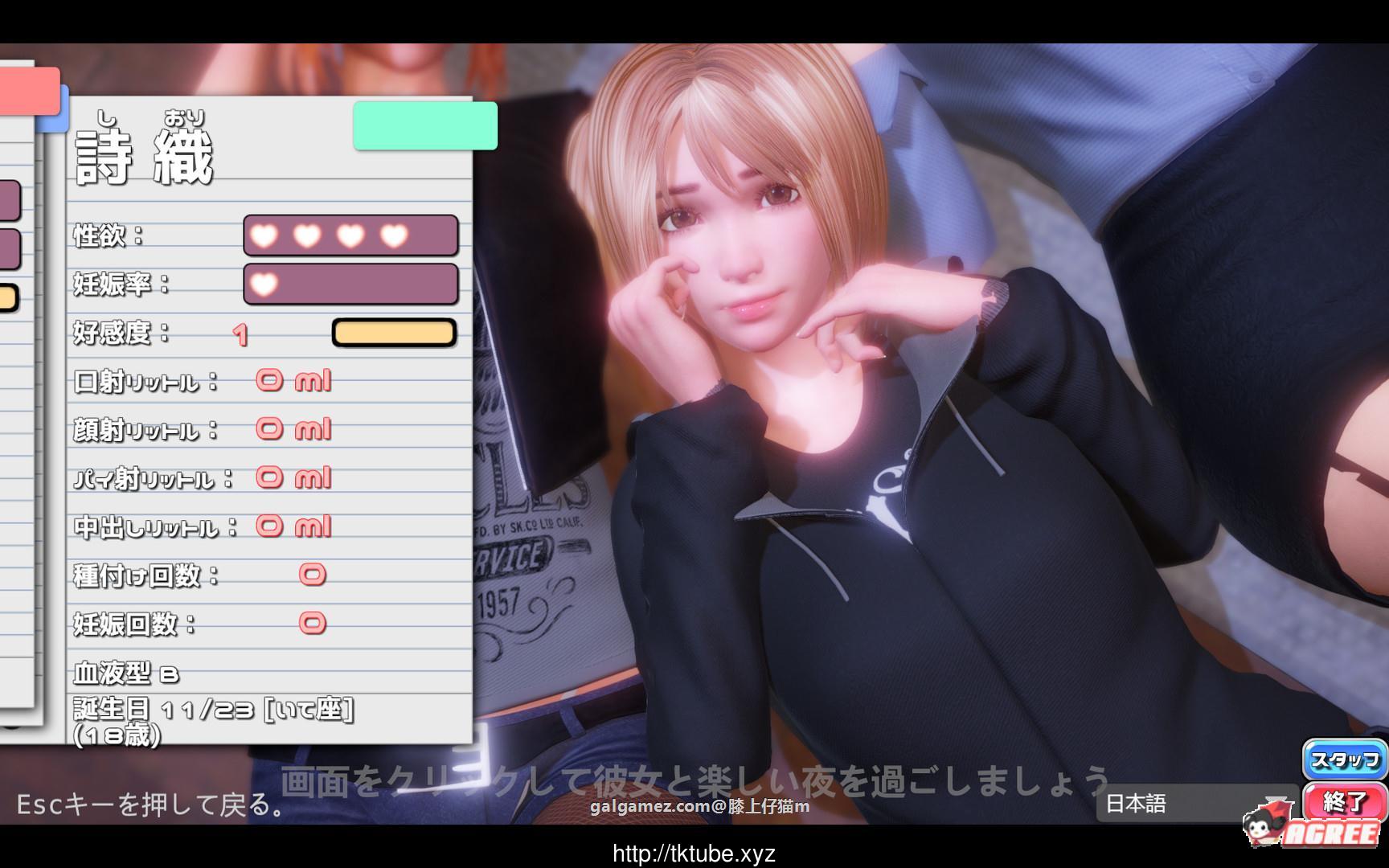
Task: Click the second heart in the 性欲 gauge
Action: pos(306,235)
